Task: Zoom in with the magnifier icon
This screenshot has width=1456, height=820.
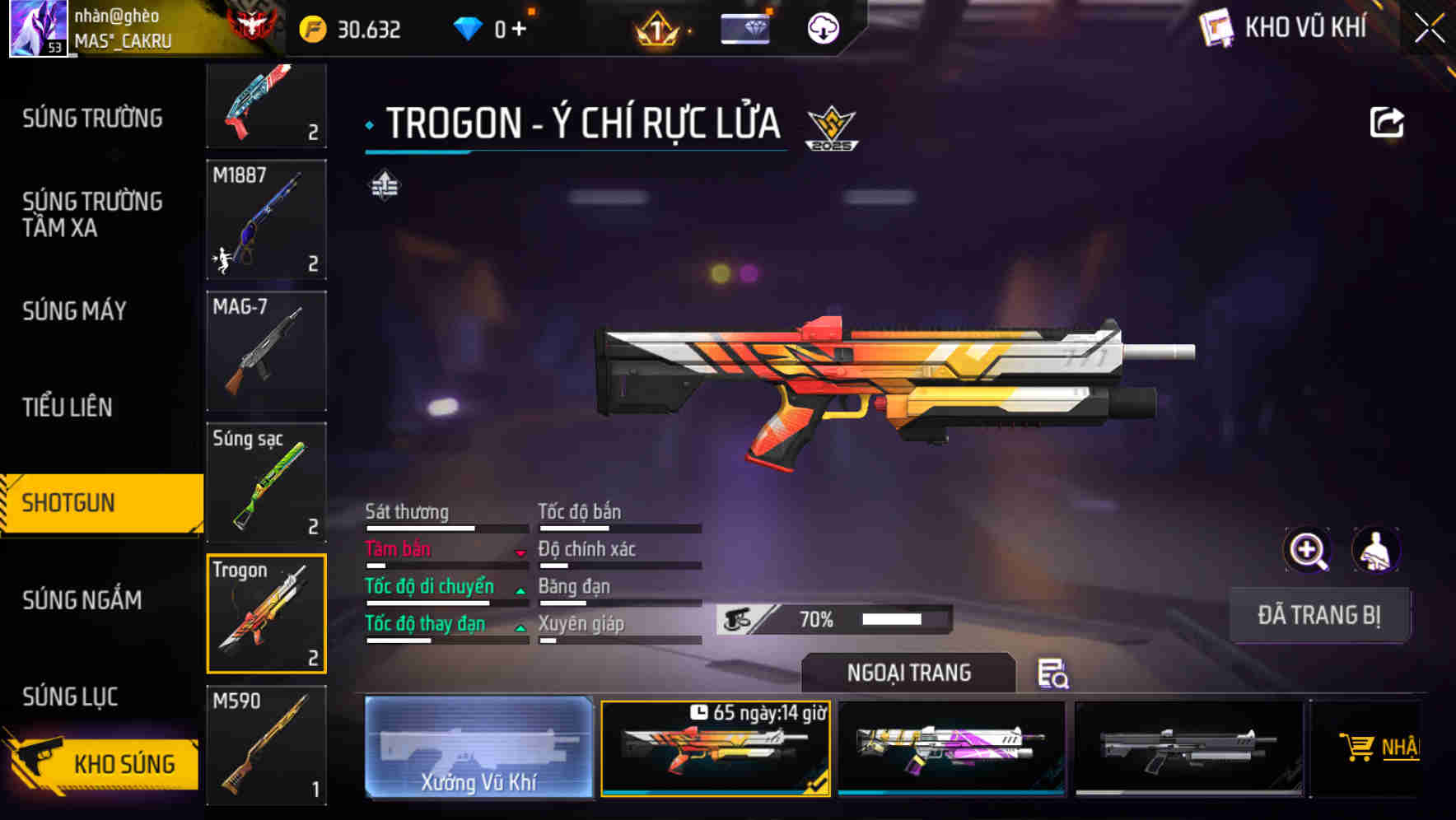Action: tap(1308, 550)
